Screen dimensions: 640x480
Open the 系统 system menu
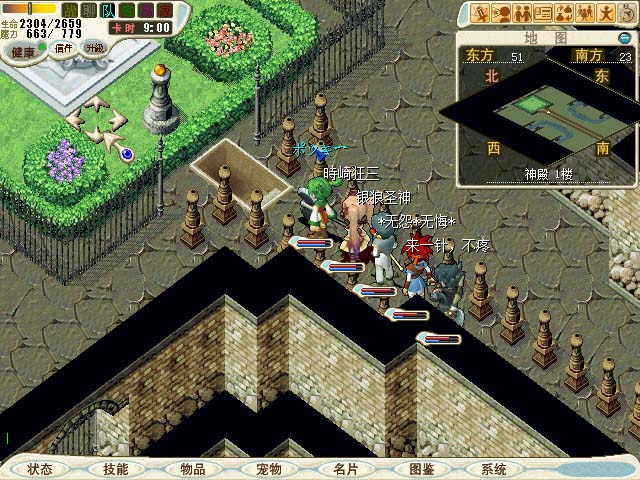[493, 469]
